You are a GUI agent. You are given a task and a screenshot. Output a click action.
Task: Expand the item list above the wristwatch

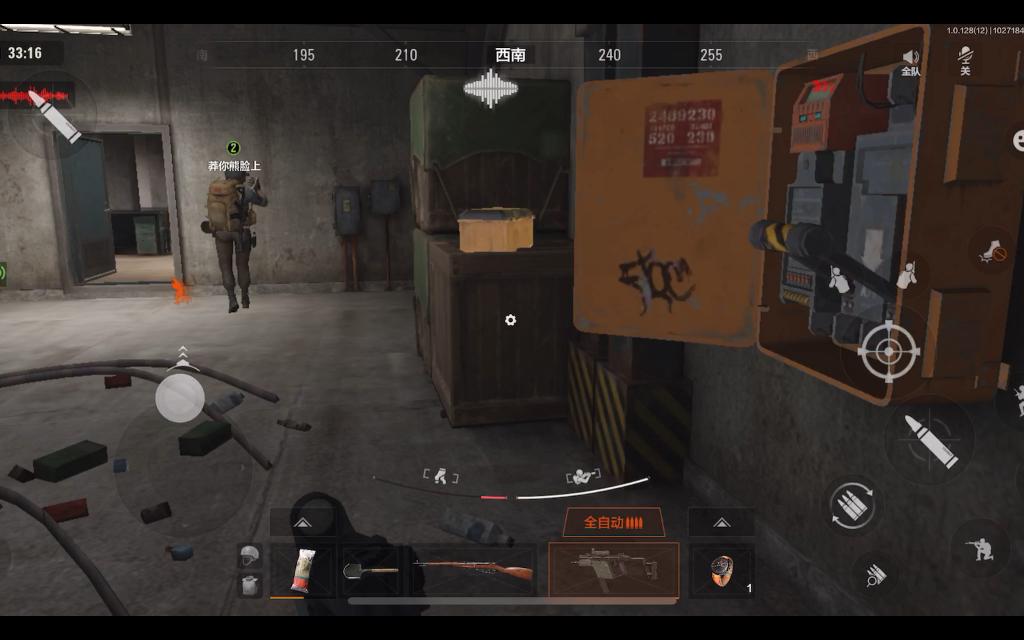click(721, 522)
